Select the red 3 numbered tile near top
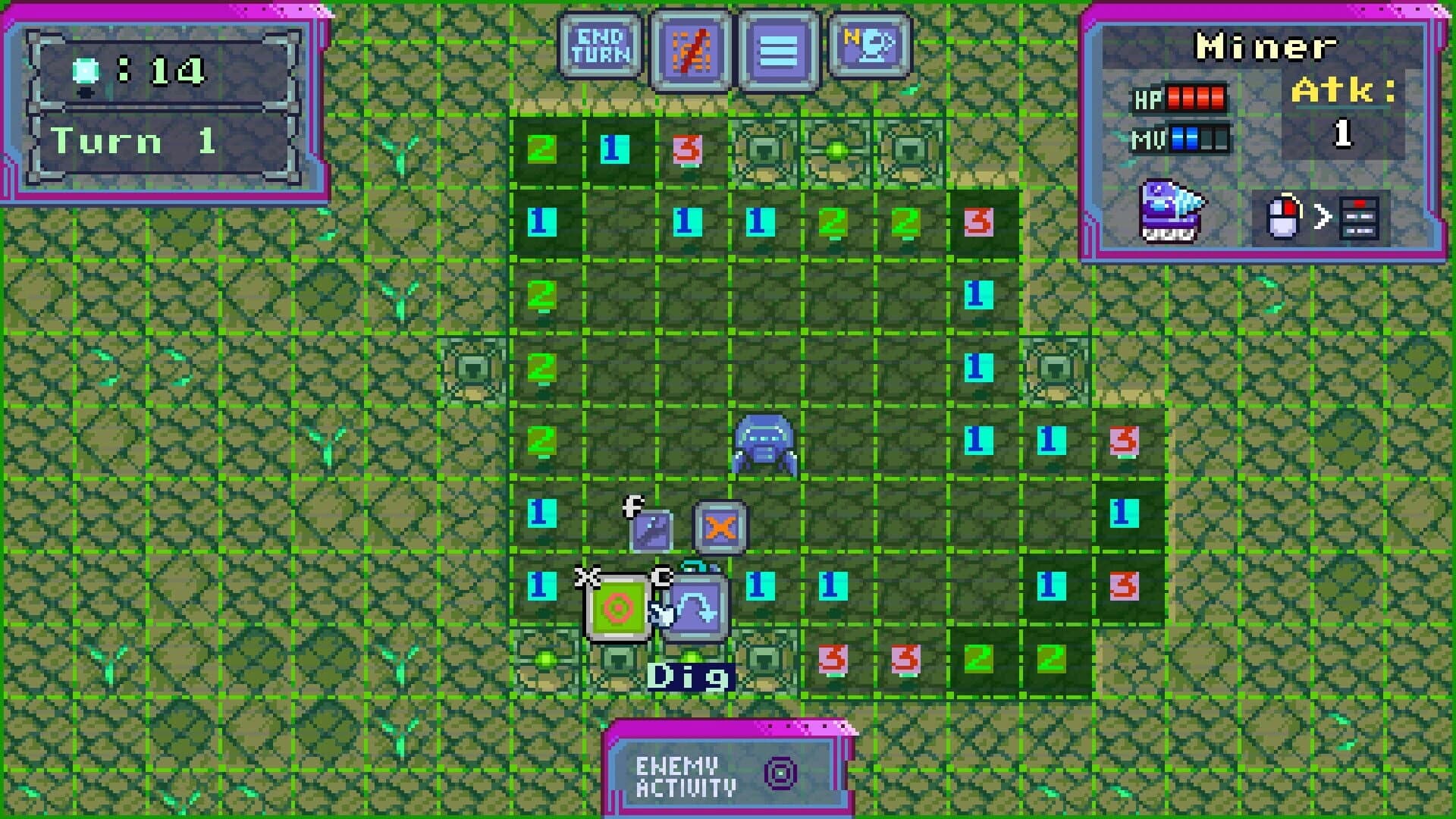1456x819 pixels. tap(686, 149)
